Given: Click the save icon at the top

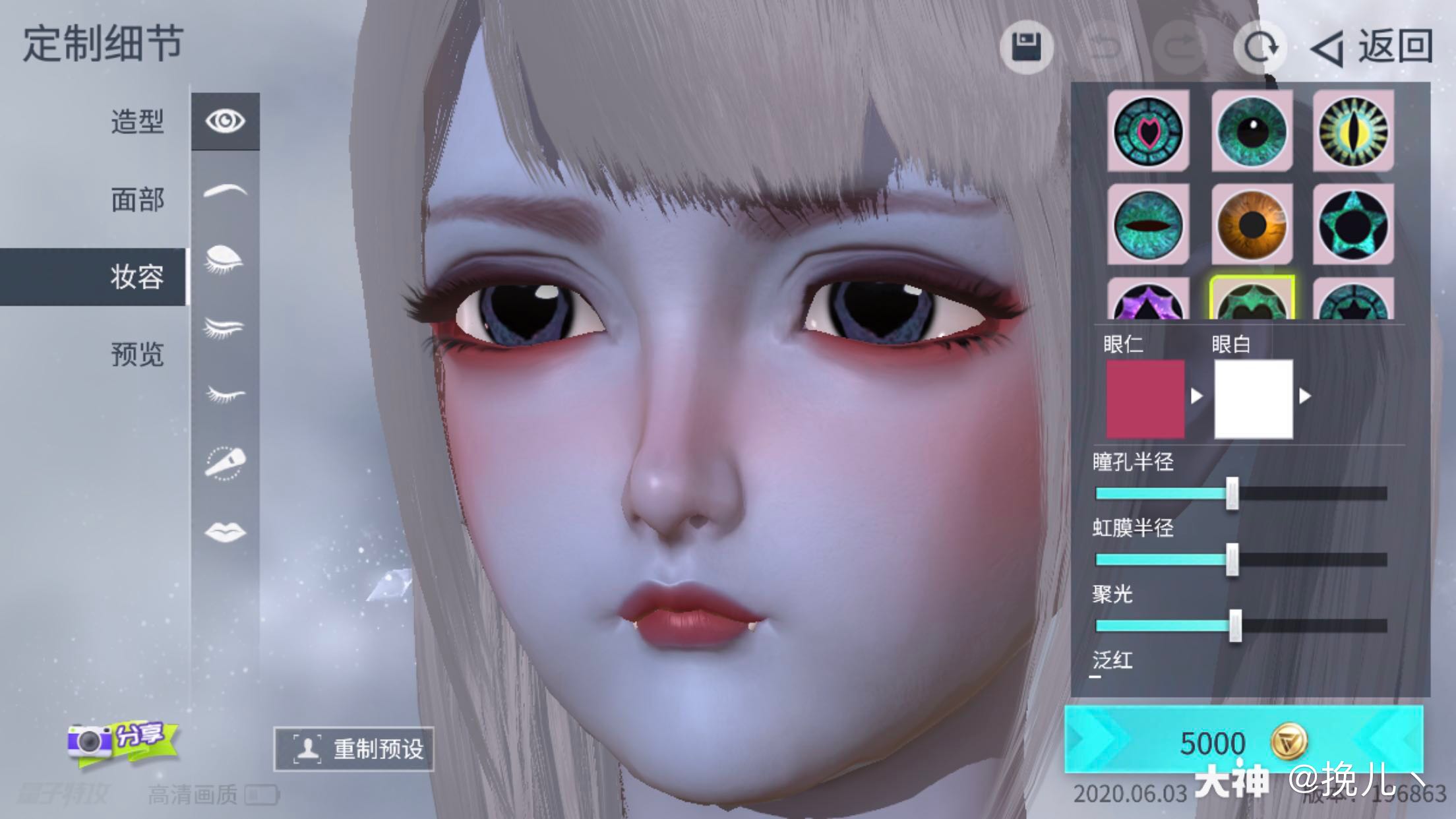Looking at the screenshot, I should tap(1027, 47).
